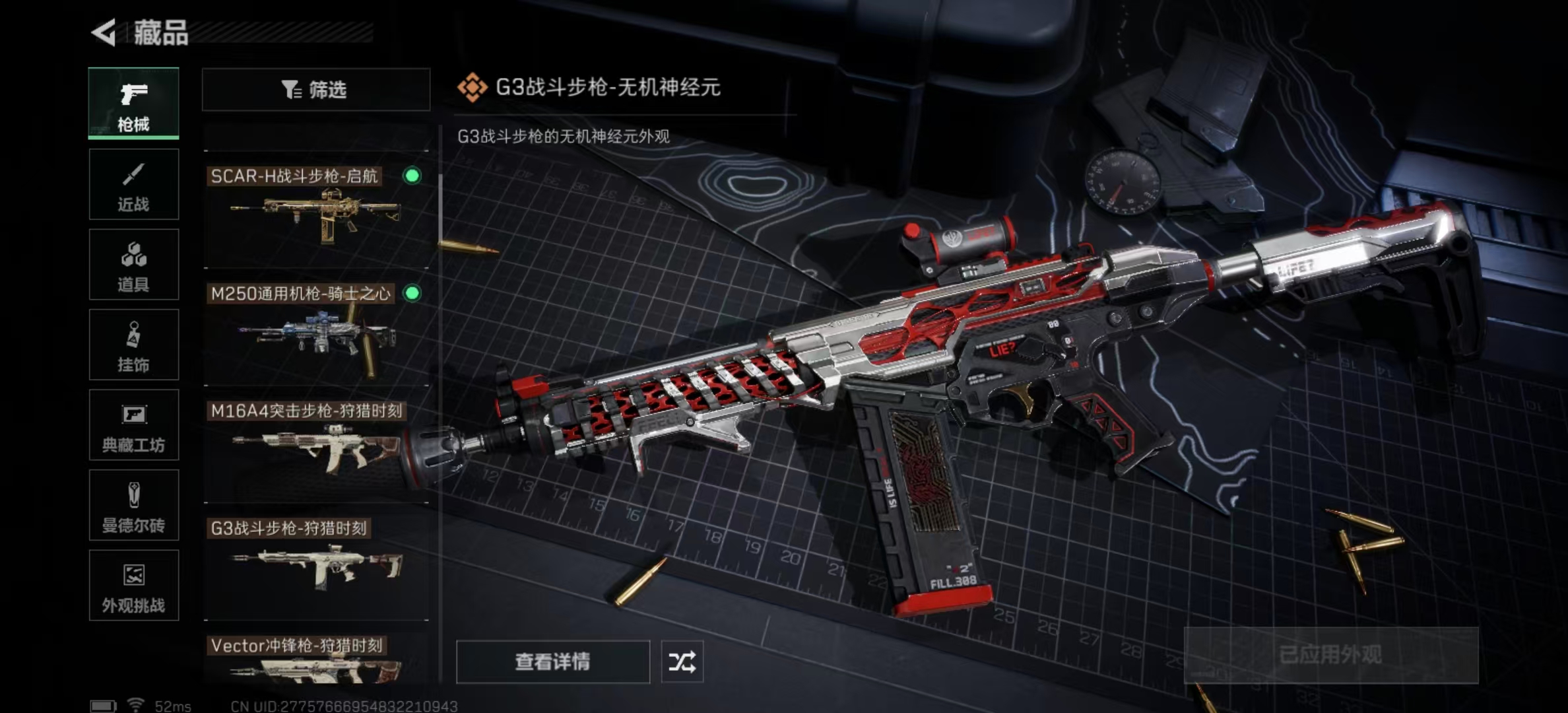Activate the shuffle arrows button

coord(682,662)
